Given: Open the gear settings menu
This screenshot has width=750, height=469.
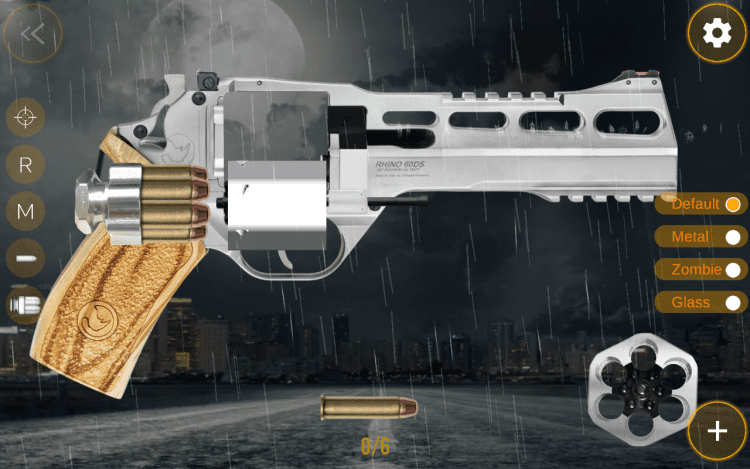Looking at the screenshot, I should coord(716,34).
